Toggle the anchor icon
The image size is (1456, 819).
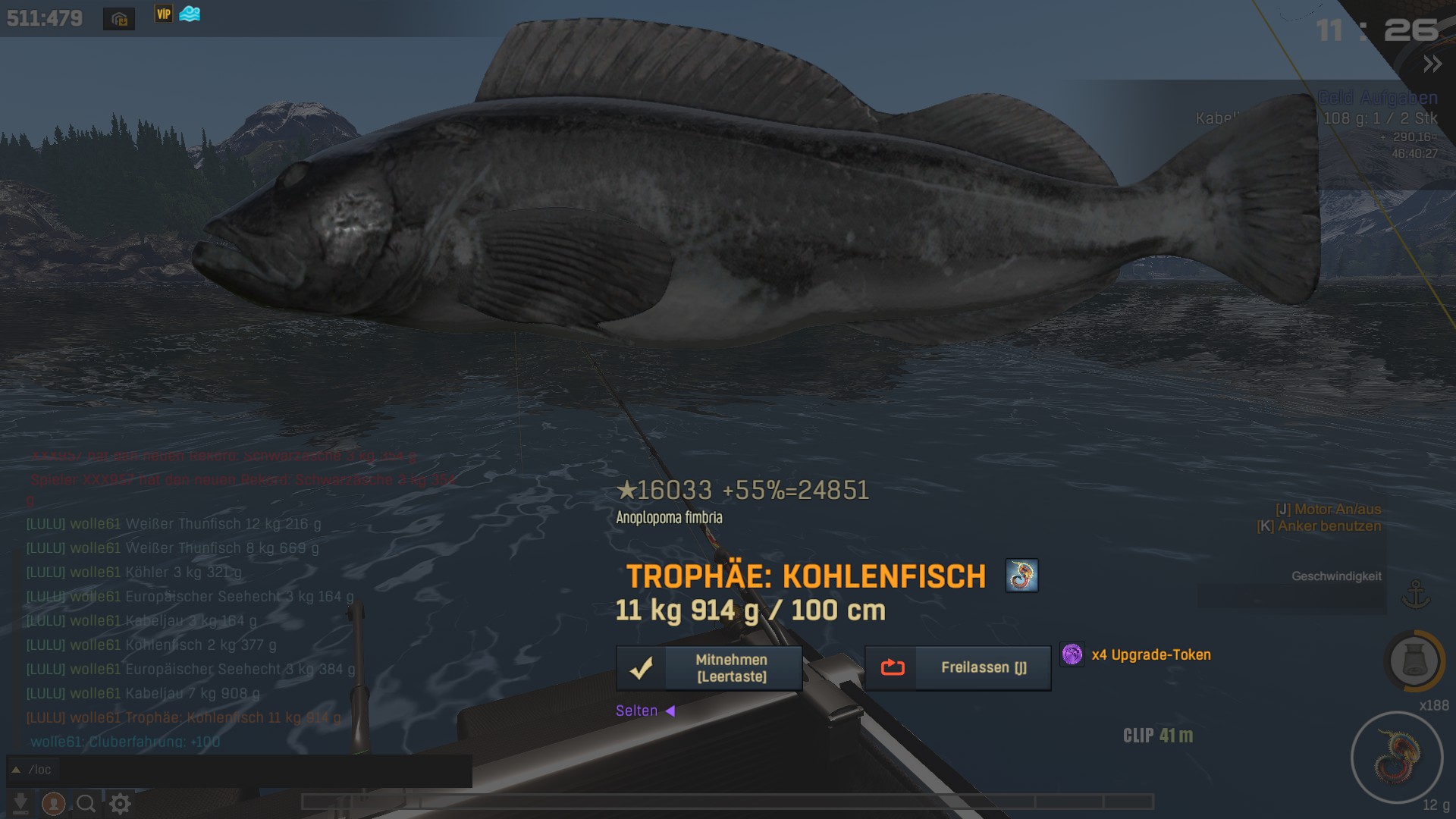pyautogui.click(x=1415, y=594)
